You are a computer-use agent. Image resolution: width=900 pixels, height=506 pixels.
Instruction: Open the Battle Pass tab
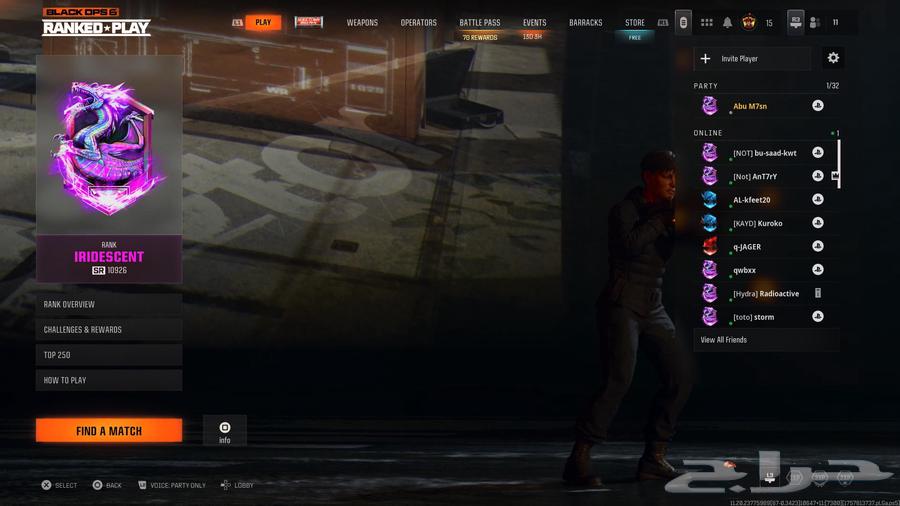click(x=480, y=23)
